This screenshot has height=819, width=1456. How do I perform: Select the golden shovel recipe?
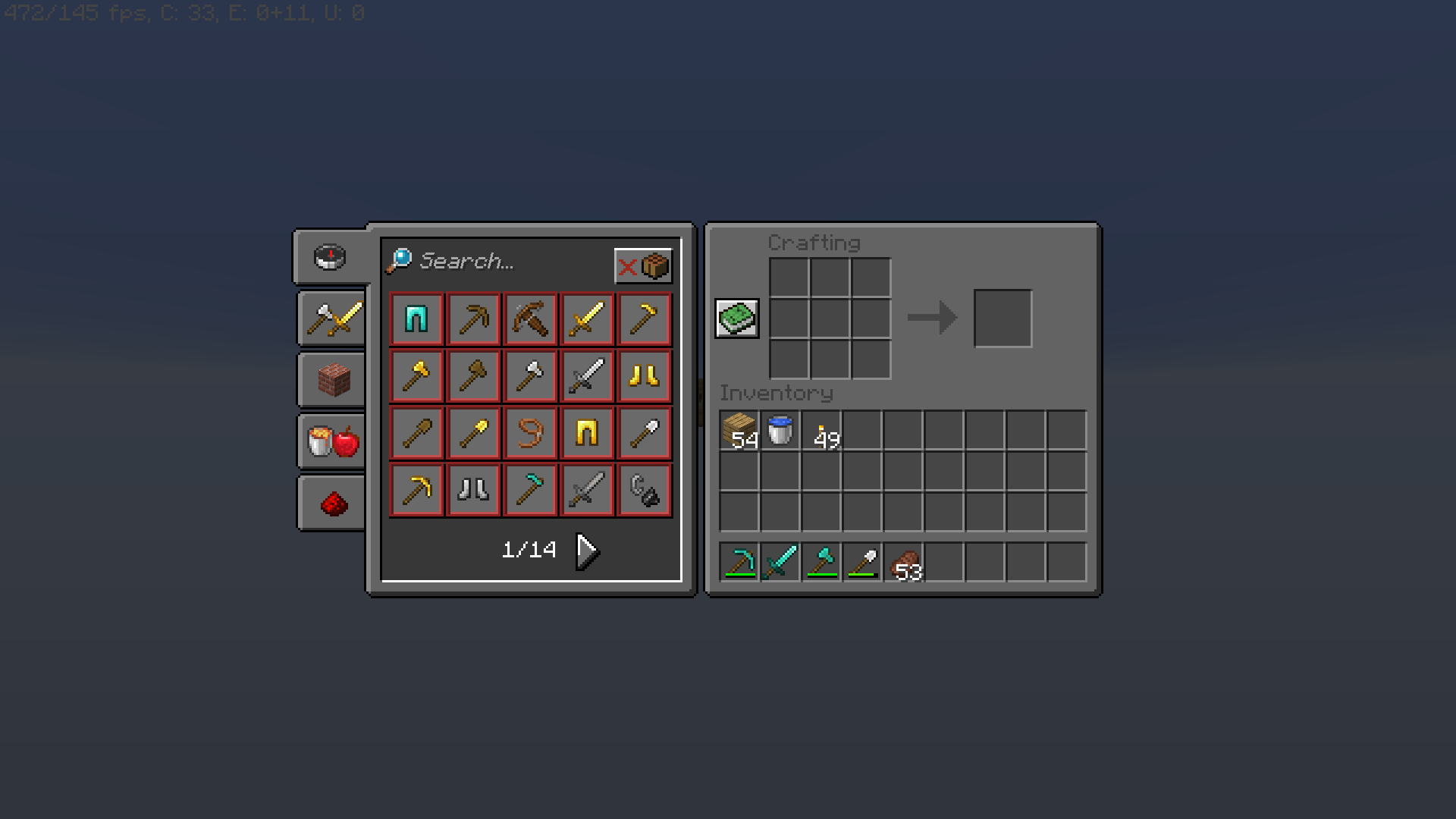tap(473, 432)
